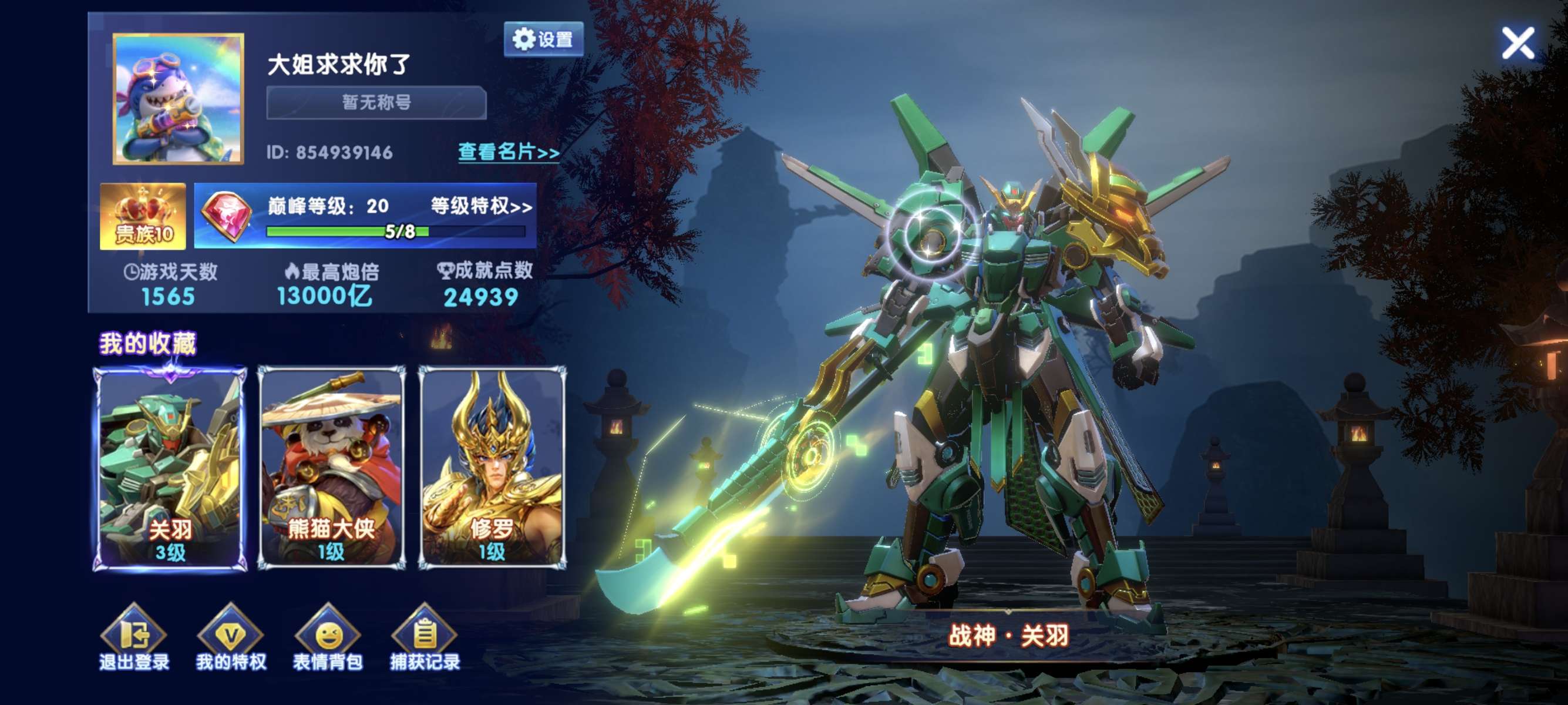View the 查看名片 name card link
Viewport: 1568px width, 705px height.
pyautogui.click(x=508, y=152)
